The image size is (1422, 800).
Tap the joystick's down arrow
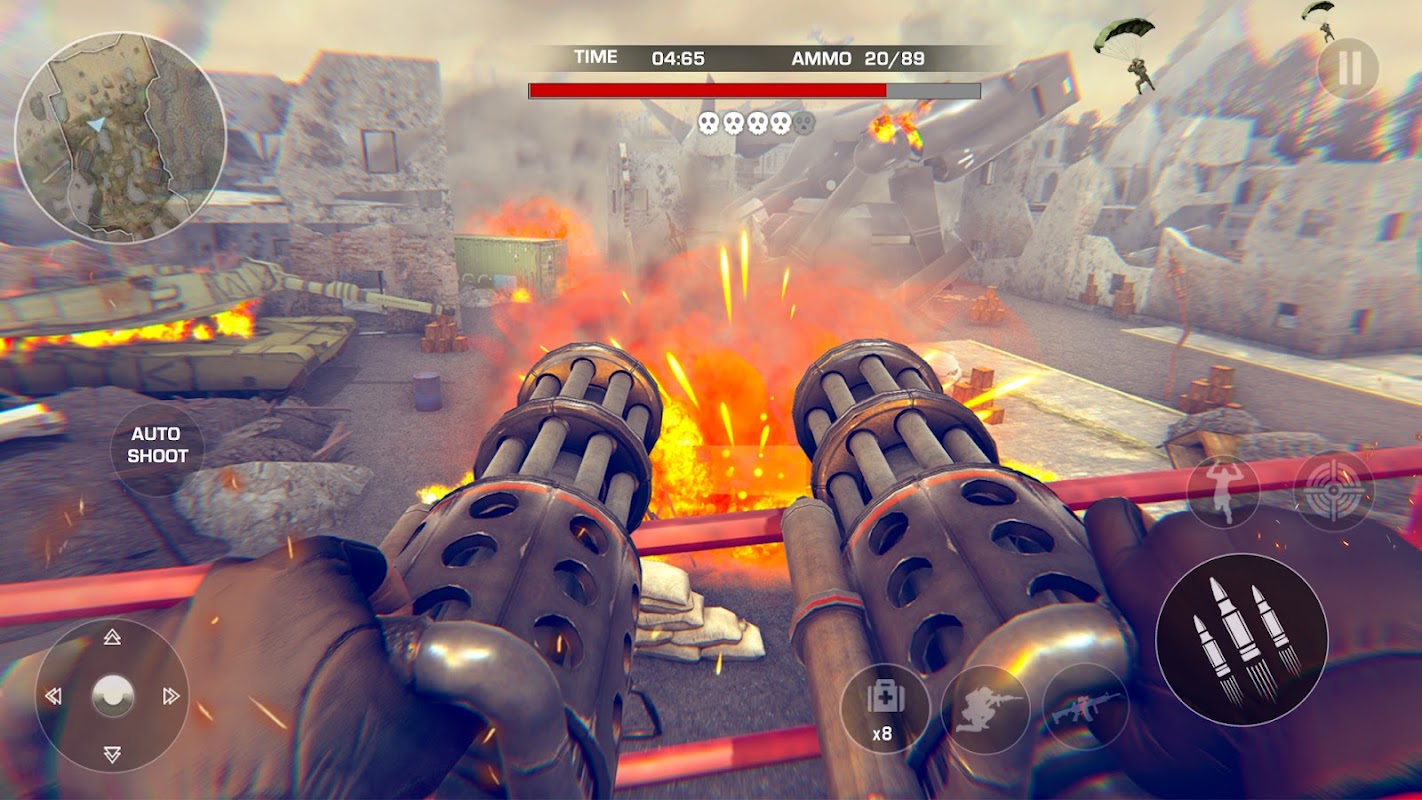click(112, 754)
